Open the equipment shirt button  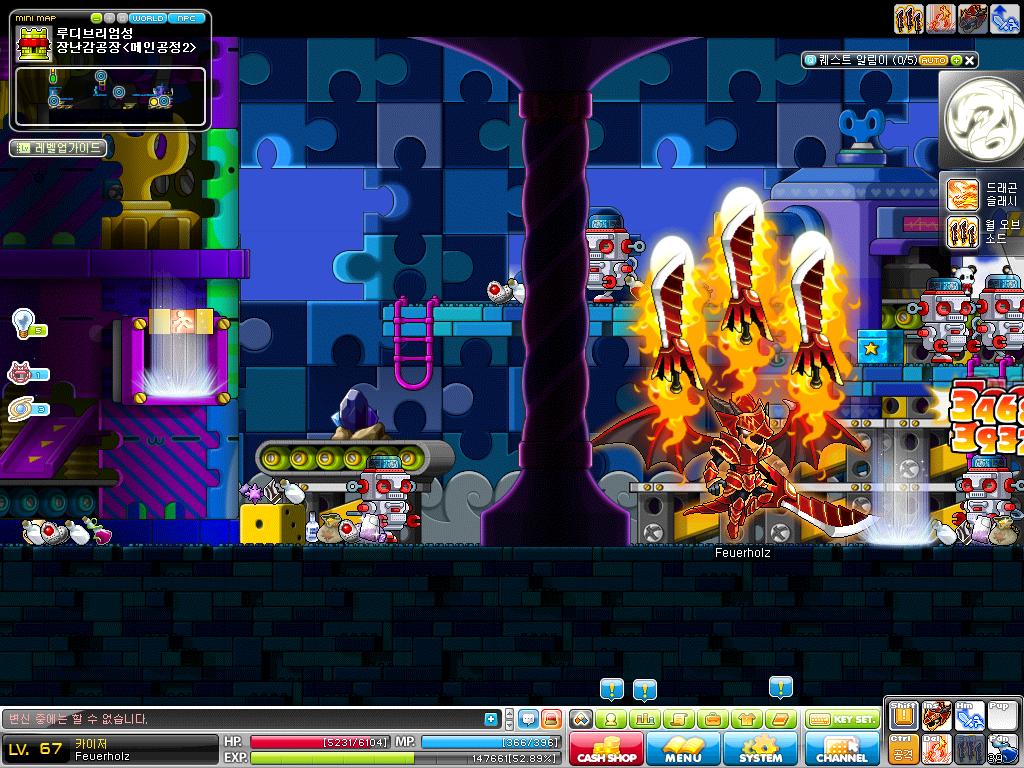point(744,719)
